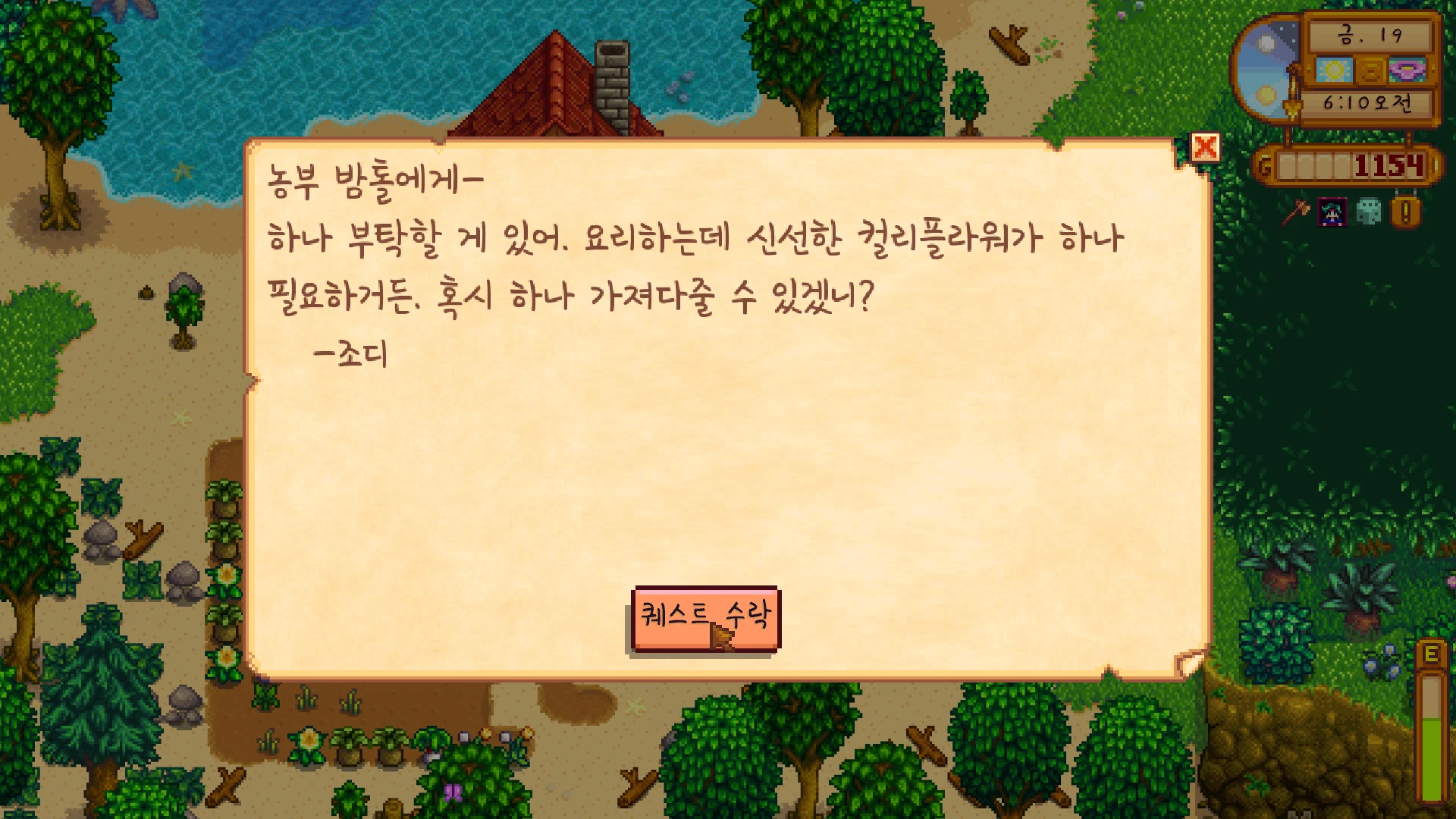
Task: Click the teal ghost buff icon
Action: coord(1369,212)
